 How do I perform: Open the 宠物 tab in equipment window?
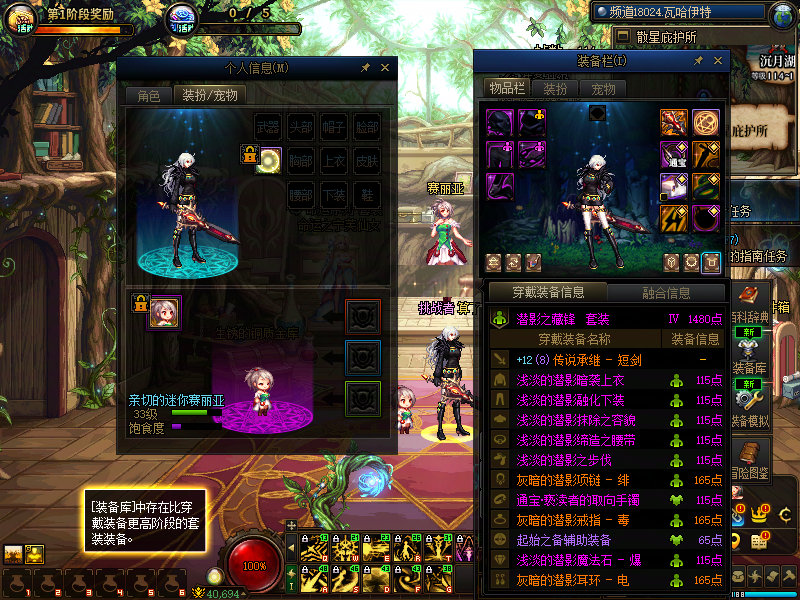(x=604, y=88)
